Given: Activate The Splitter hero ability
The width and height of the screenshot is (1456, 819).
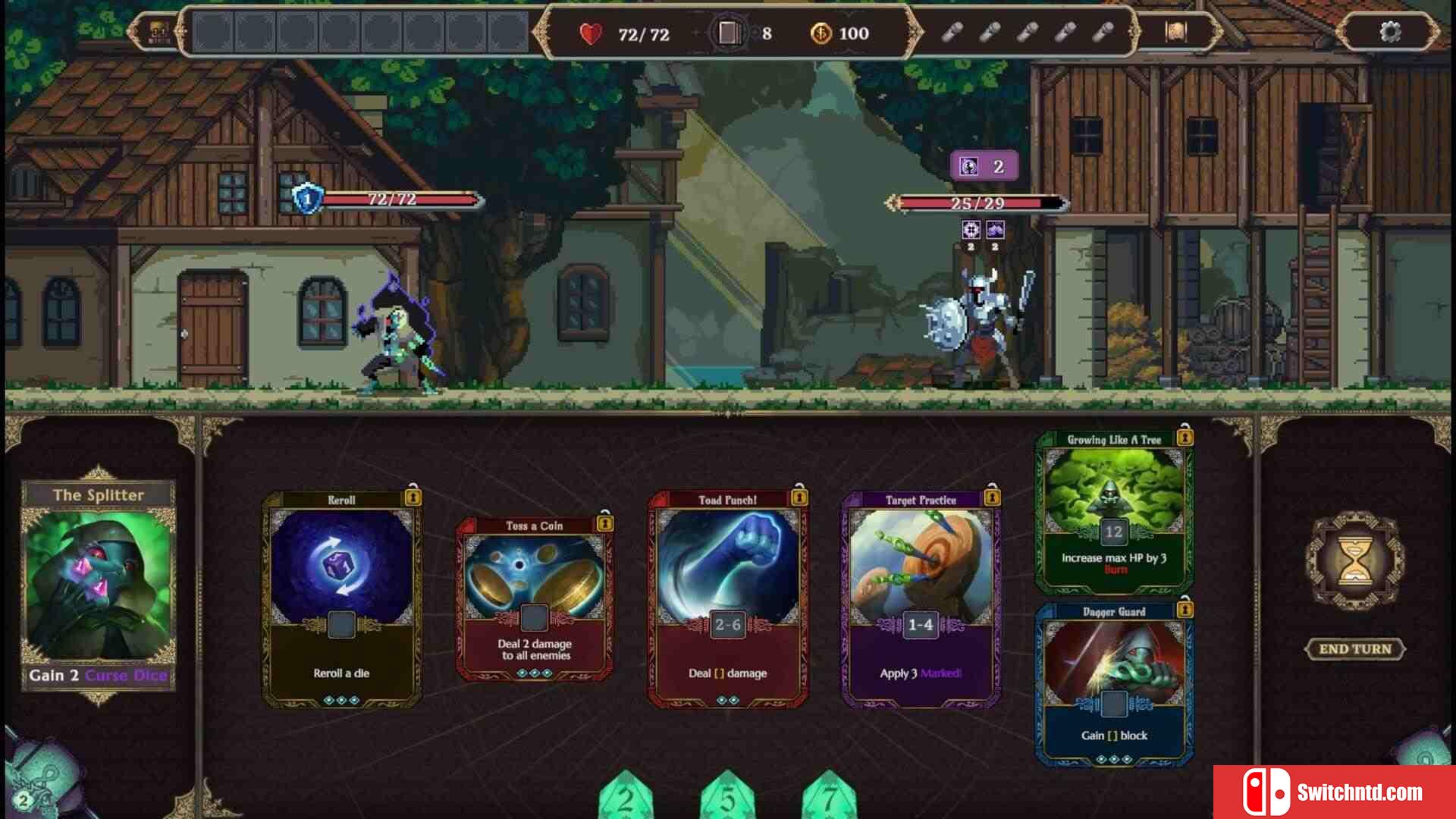Looking at the screenshot, I should 99,584.
